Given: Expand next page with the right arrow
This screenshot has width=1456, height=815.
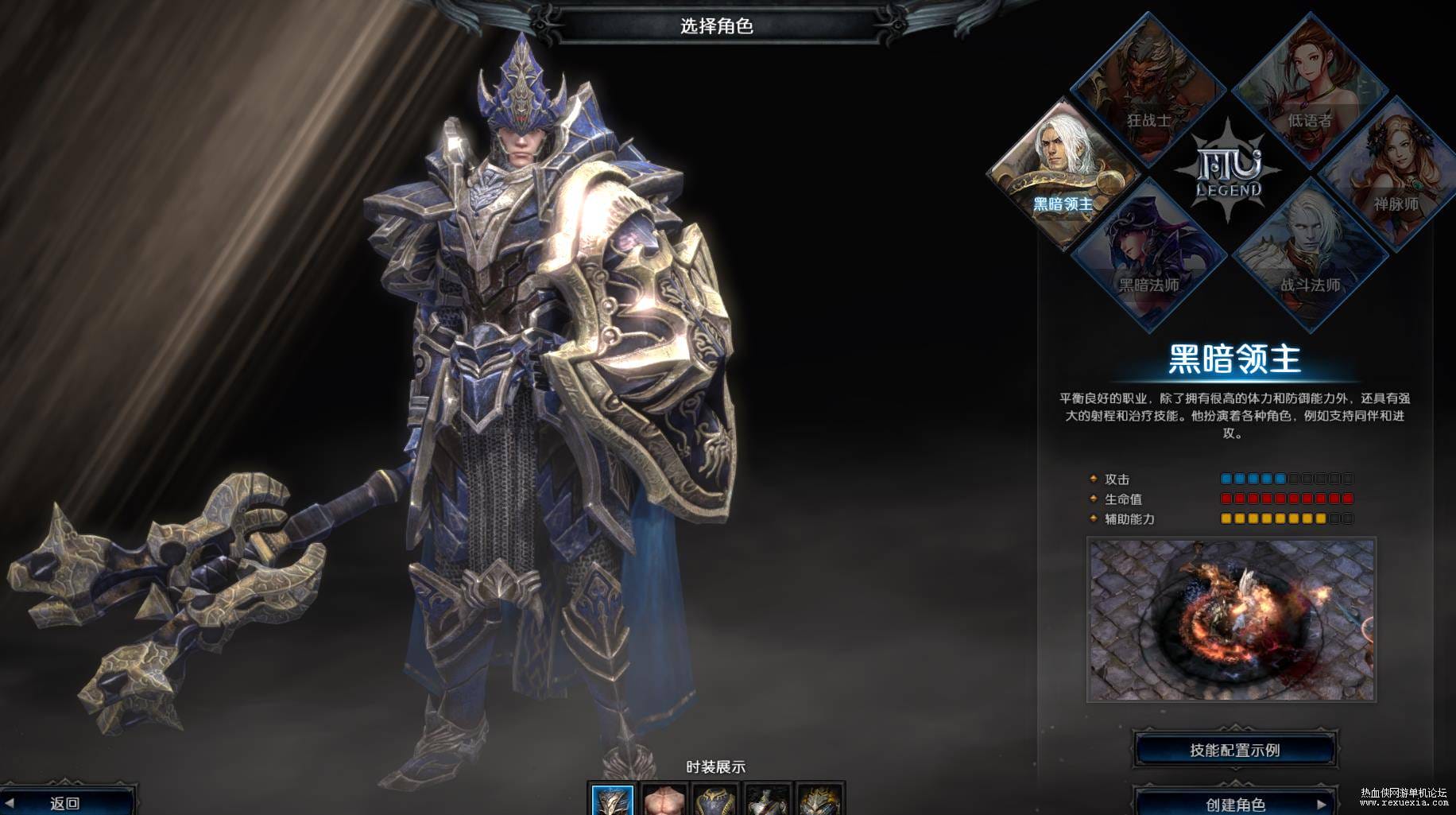Looking at the screenshot, I should pos(1321,805).
